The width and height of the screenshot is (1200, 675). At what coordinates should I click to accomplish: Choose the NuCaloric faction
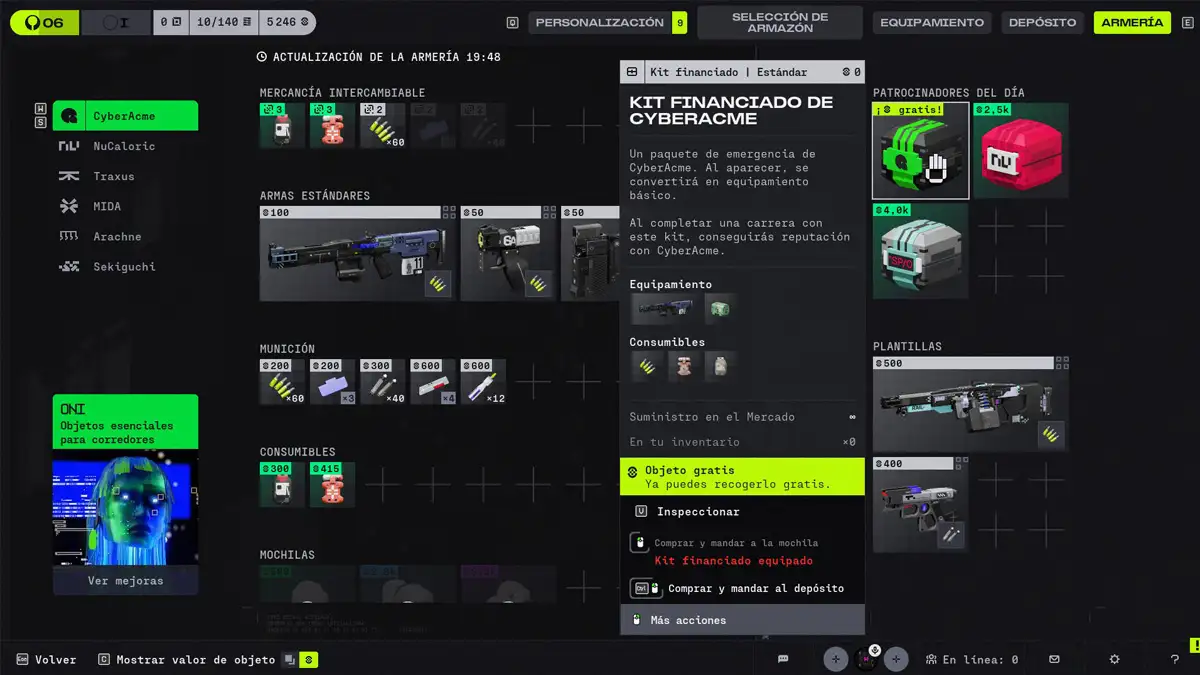coord(124,146)
